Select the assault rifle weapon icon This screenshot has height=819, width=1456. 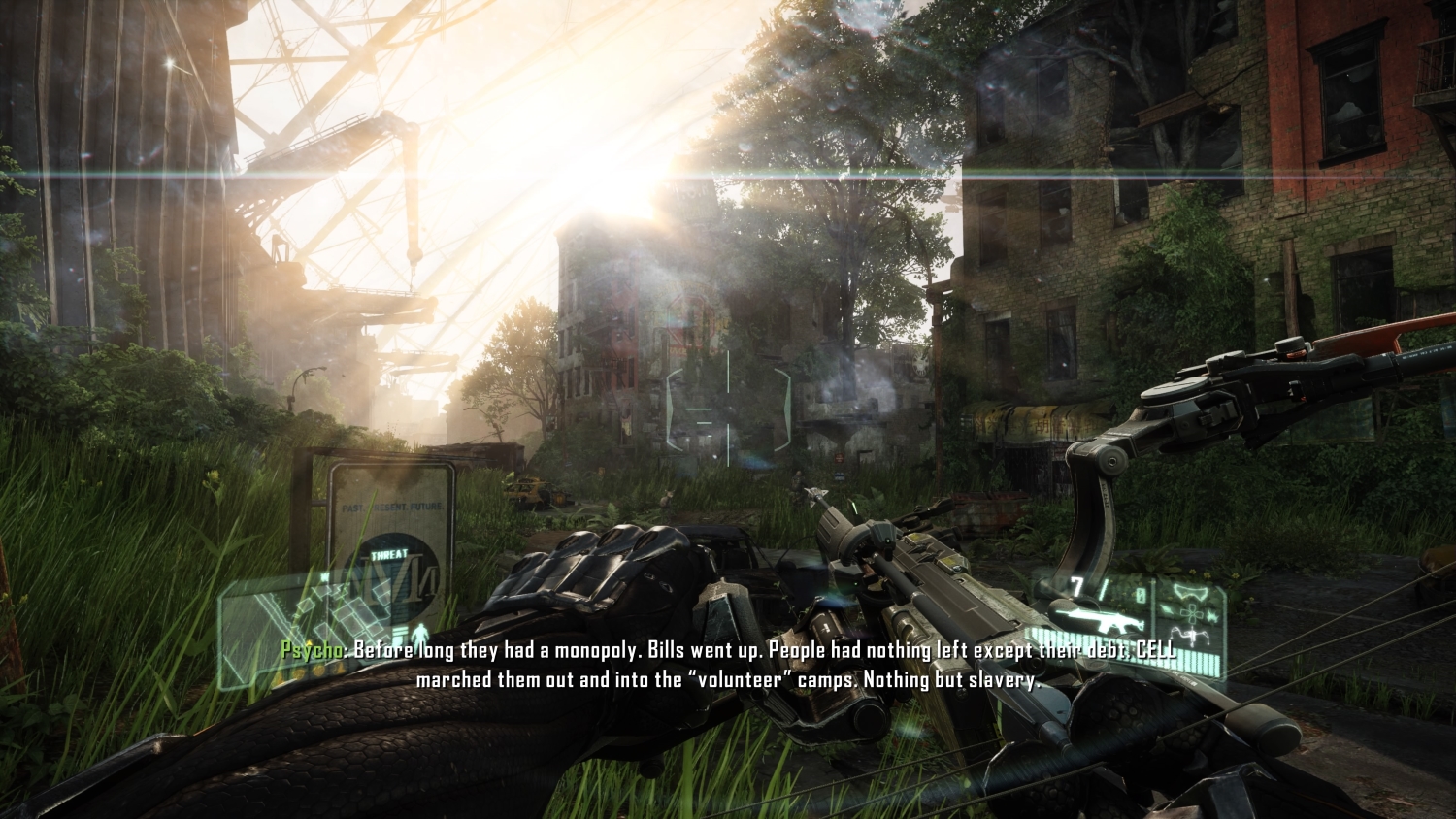pyautogui.click(x=1095, y=622)
